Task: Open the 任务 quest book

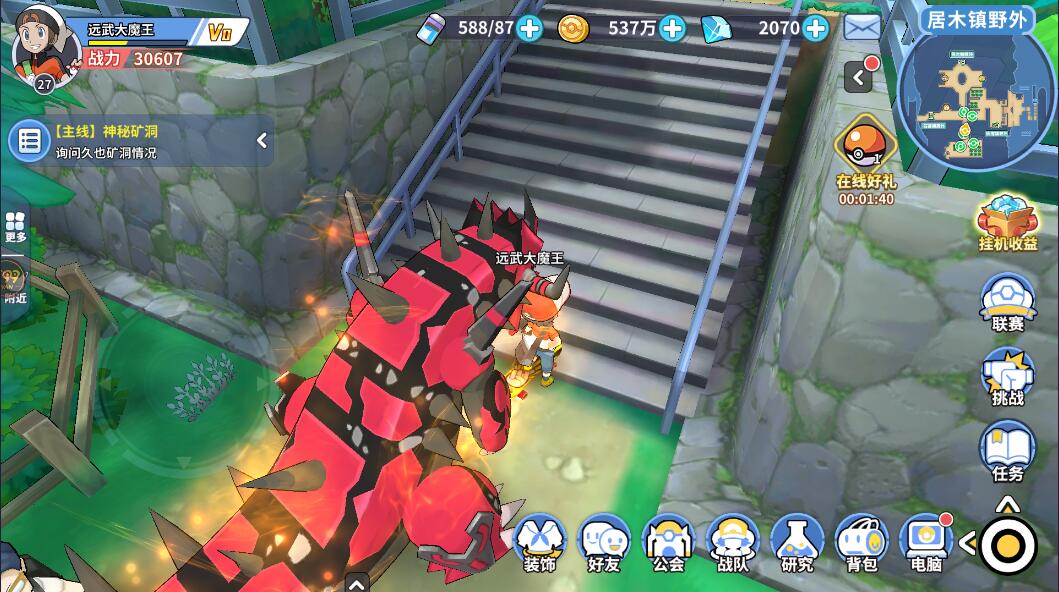Action: click(1007, 452)
